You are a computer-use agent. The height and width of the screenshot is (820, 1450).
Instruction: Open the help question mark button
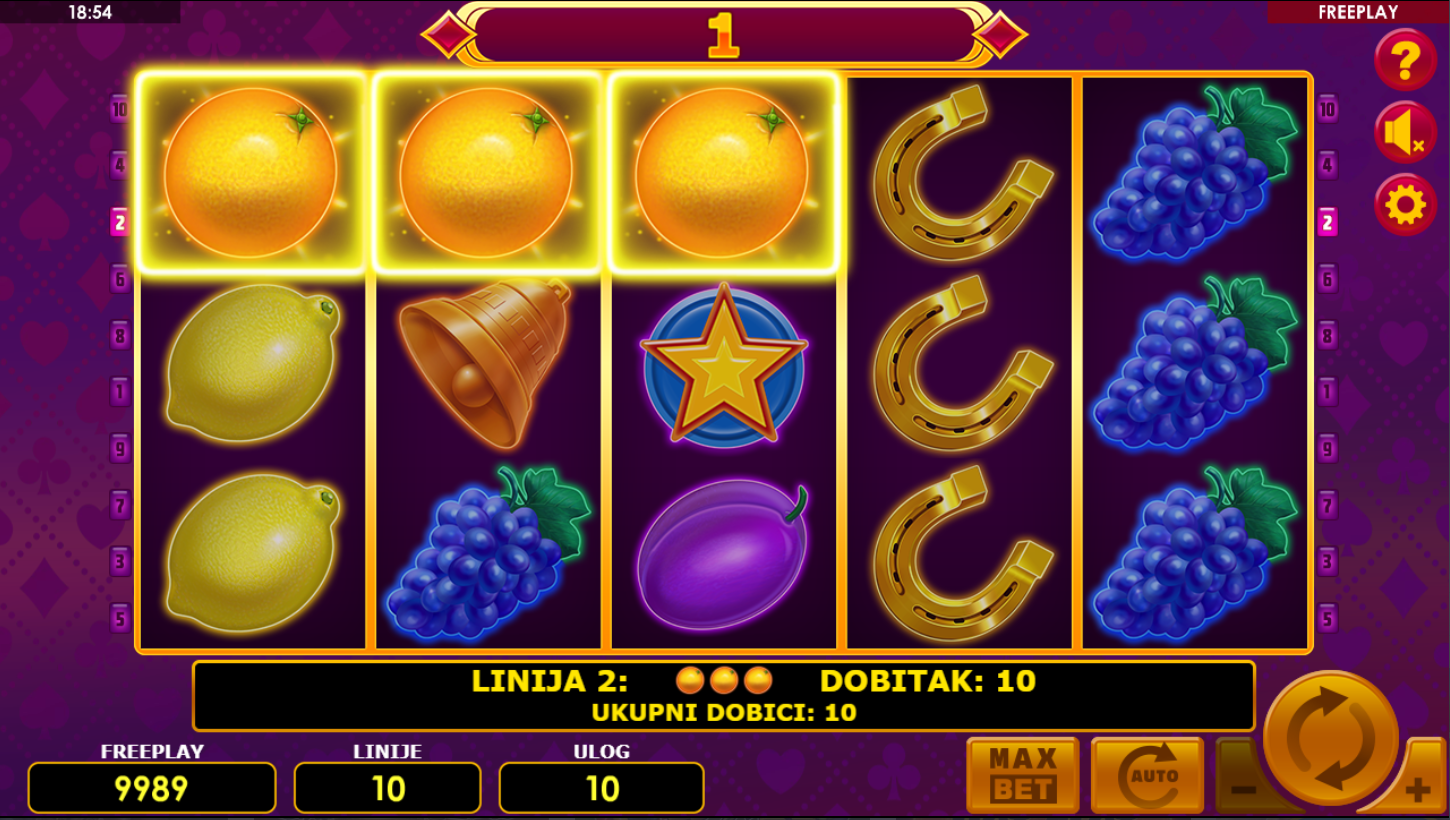pos(1405,60)
